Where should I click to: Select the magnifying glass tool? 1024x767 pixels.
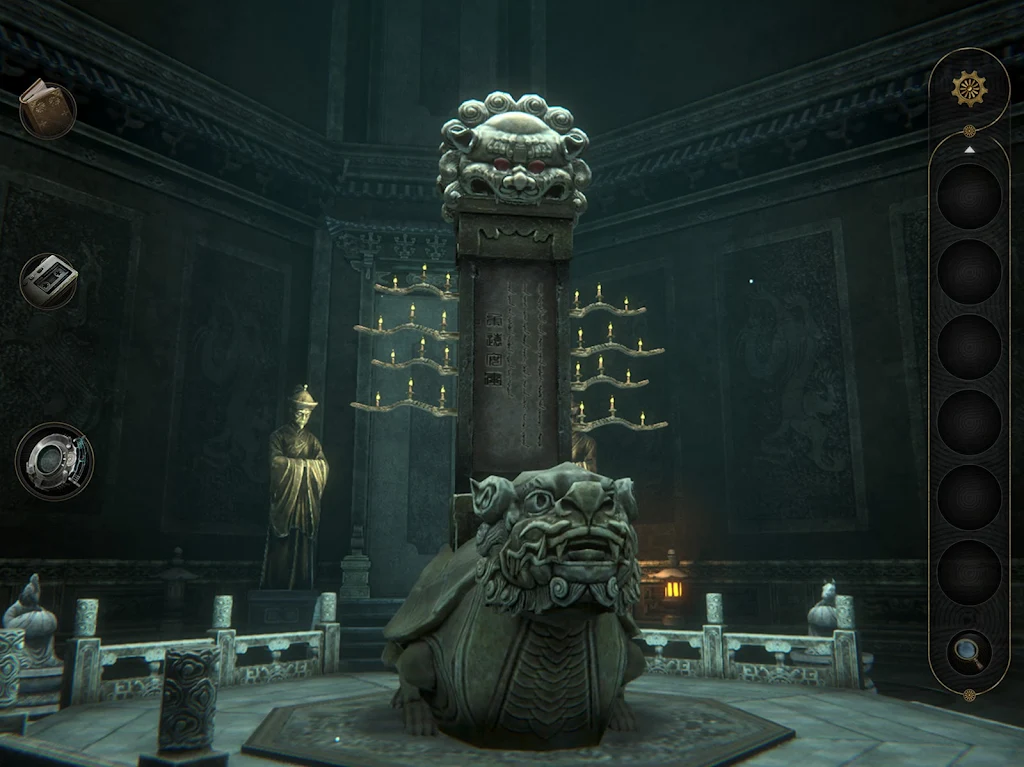click(x=968, y=651)
